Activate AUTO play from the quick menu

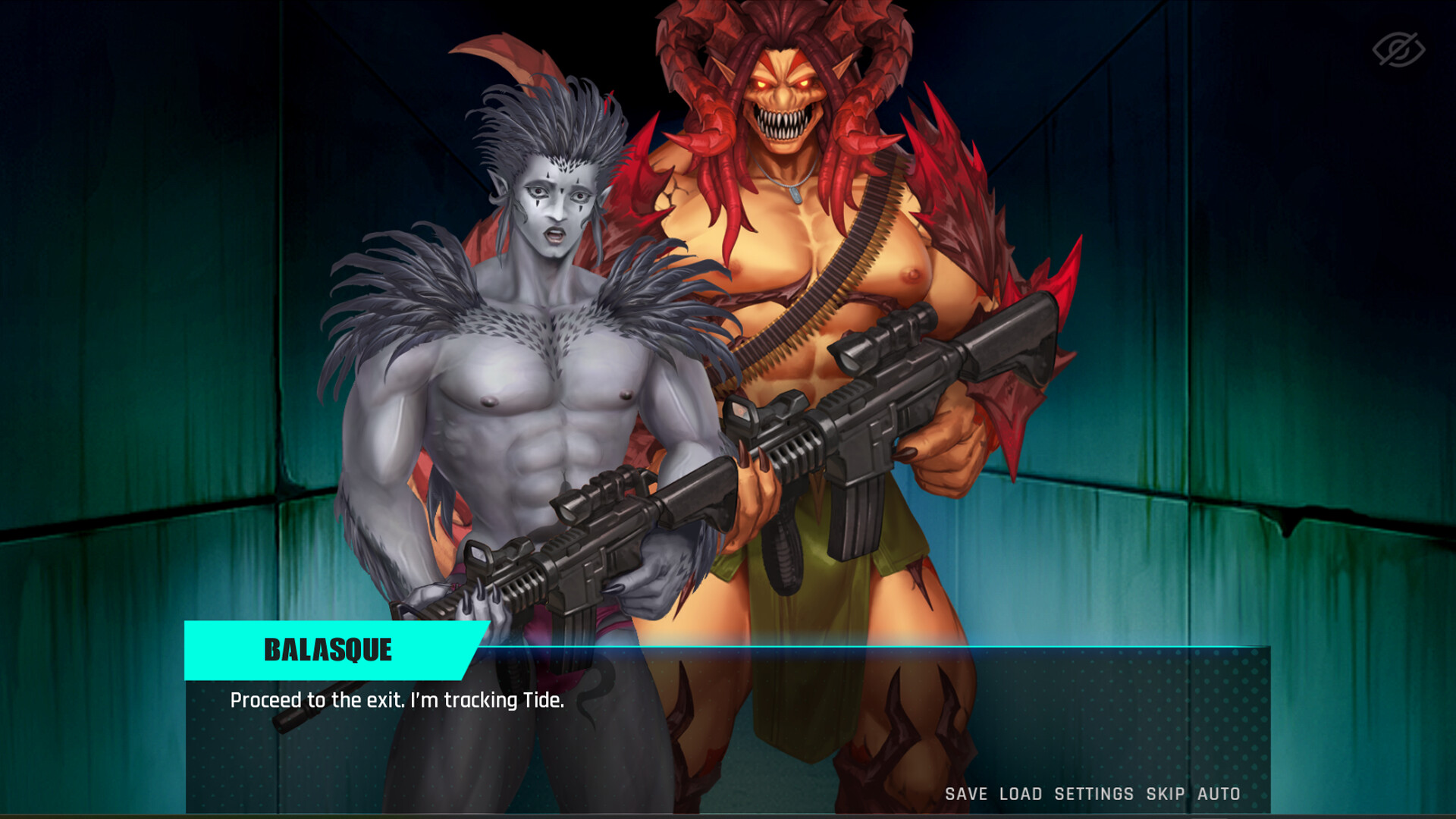point(1219,794)
